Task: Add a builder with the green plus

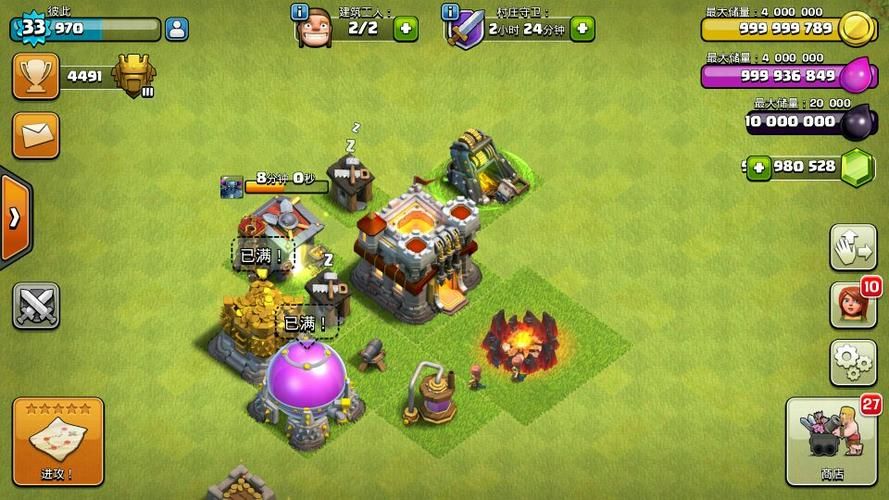Action: coord(405,28)
